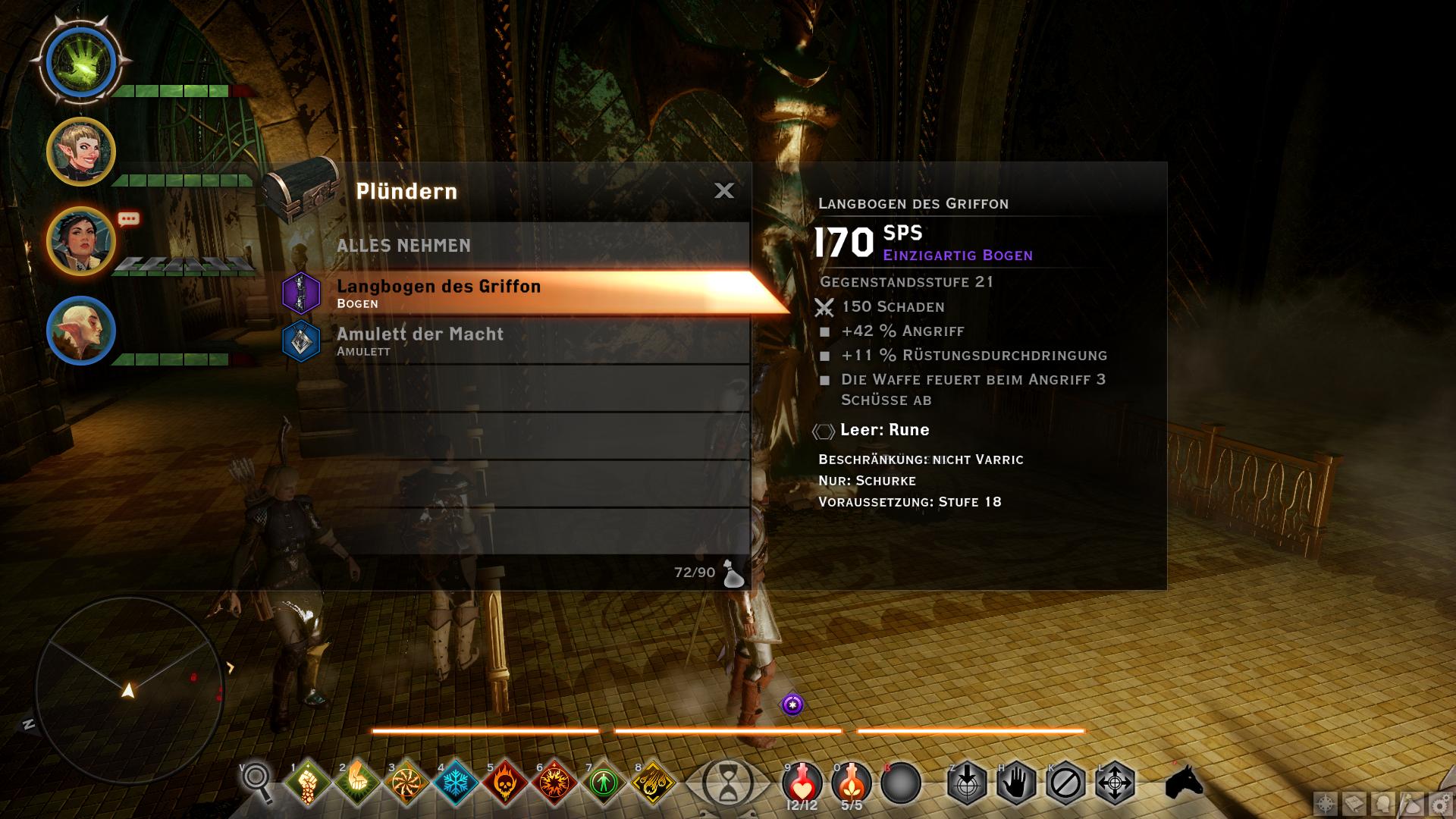Trigger the green body silhouette ability
Viewport: 1456px width, 819px height.
pos(604,782)
